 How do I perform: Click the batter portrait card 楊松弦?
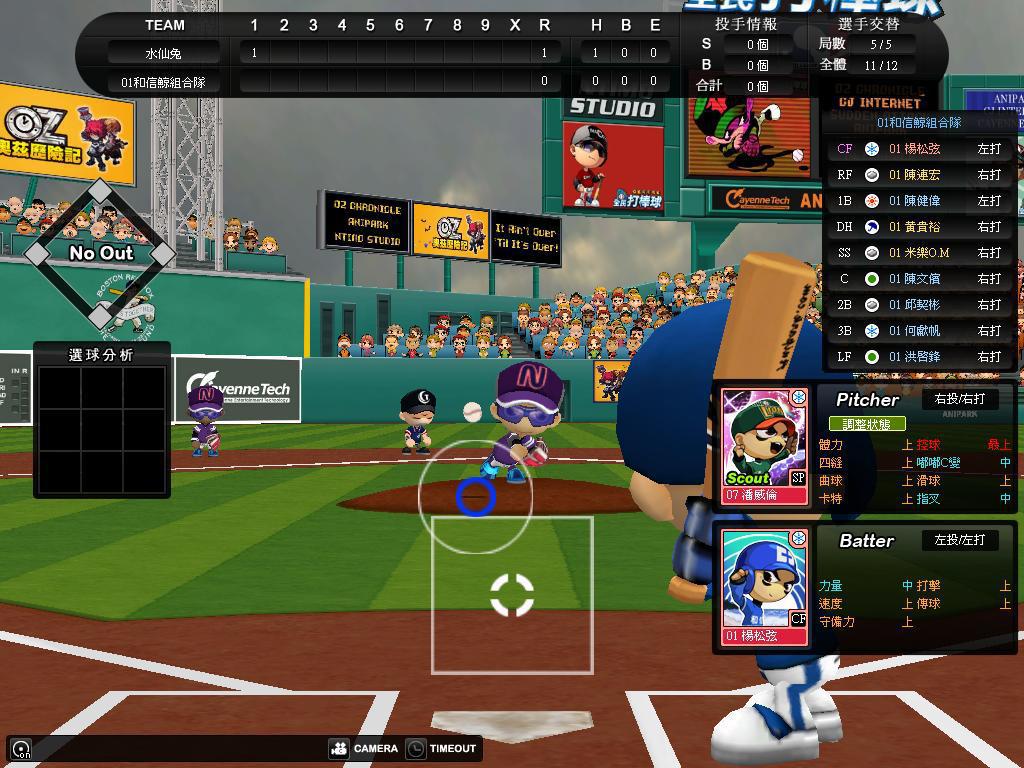click(x=764, y=587)
